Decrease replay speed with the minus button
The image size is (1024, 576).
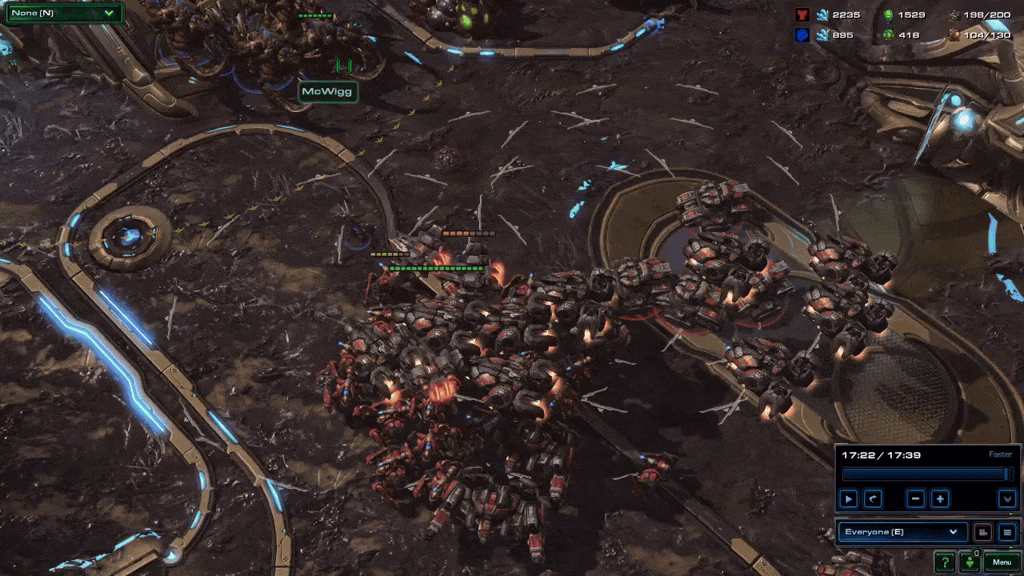(915, 498)
